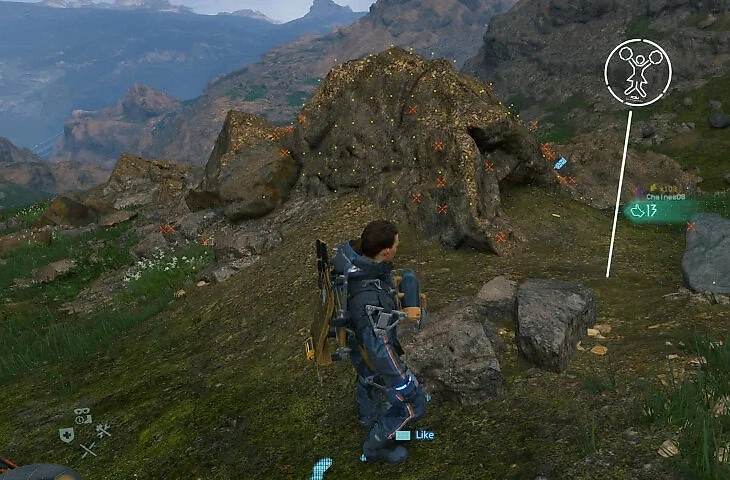Choose the crossed tools shortcut icon
The width and height of the screenshot is (730, 480).
[x=102, y=430]
